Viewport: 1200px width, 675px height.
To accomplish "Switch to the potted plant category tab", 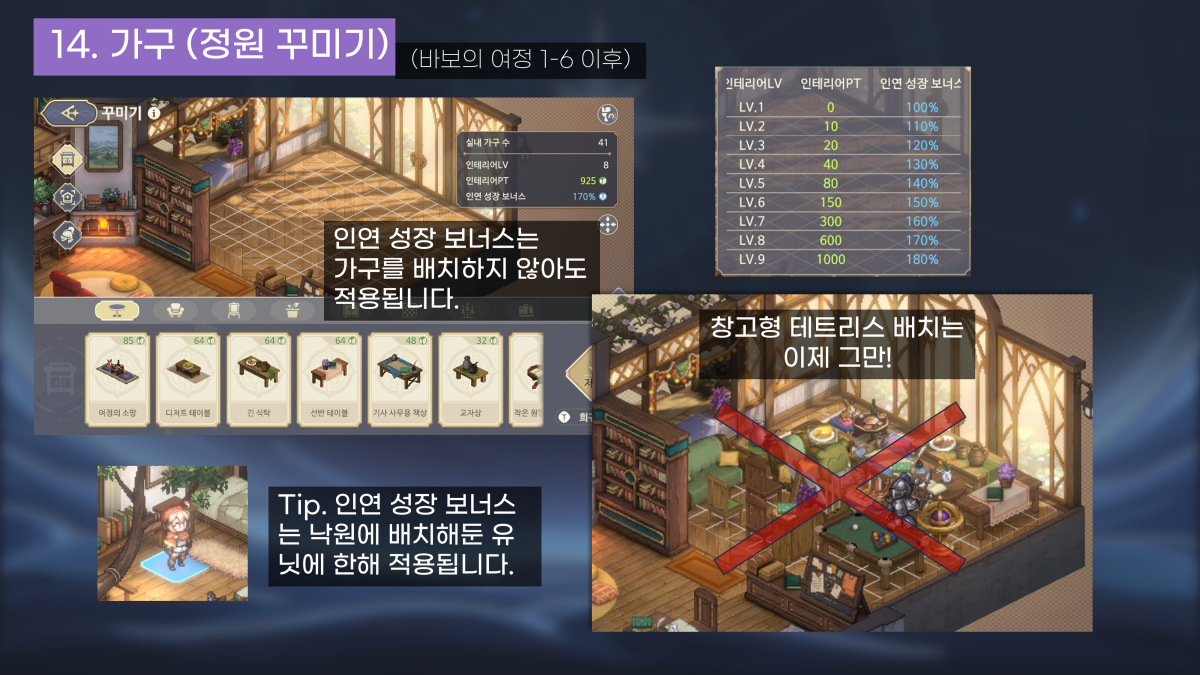I will tap(292, 310).
